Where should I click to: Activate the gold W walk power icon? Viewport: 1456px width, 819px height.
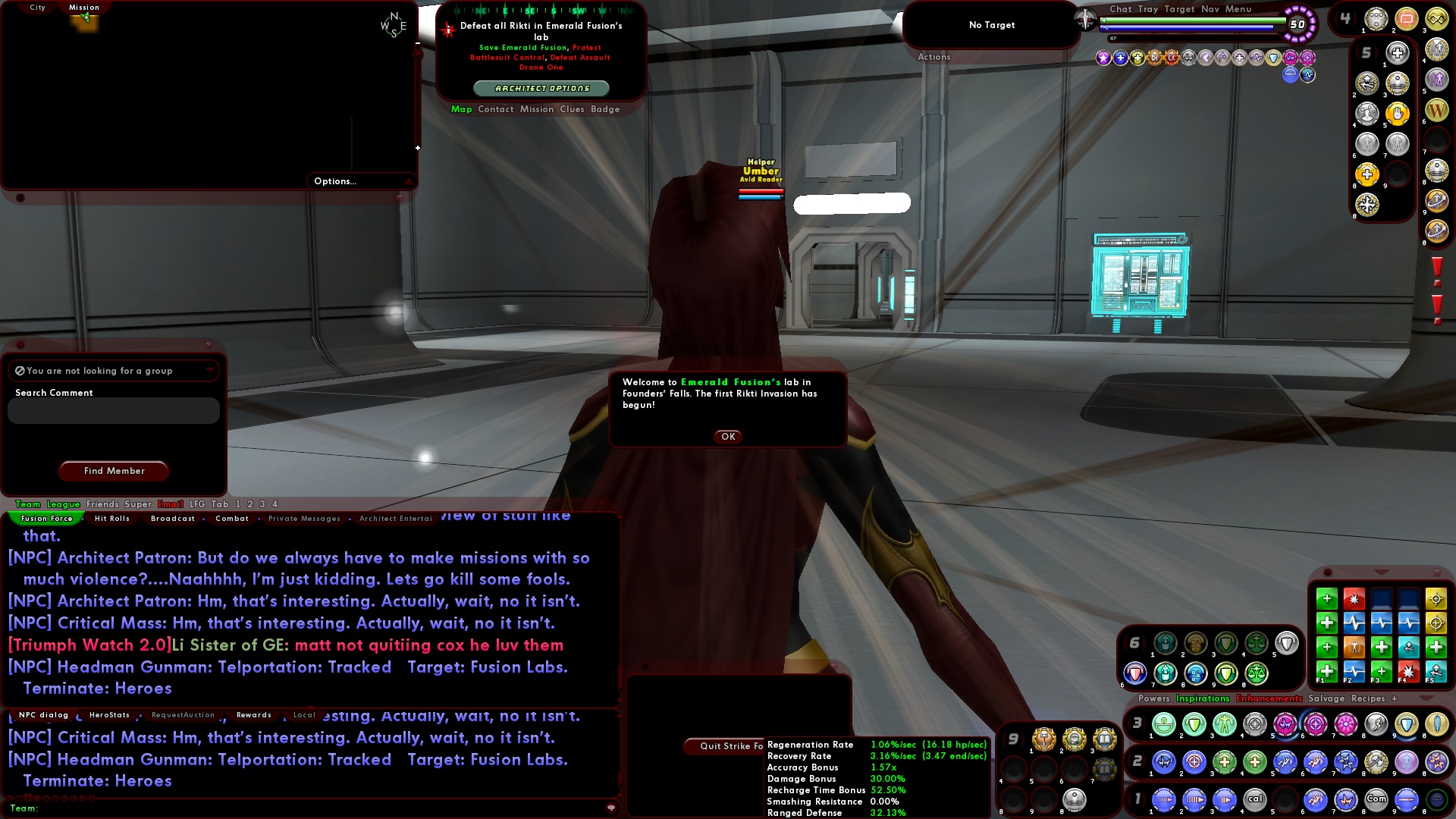[x=1437, y=109]
